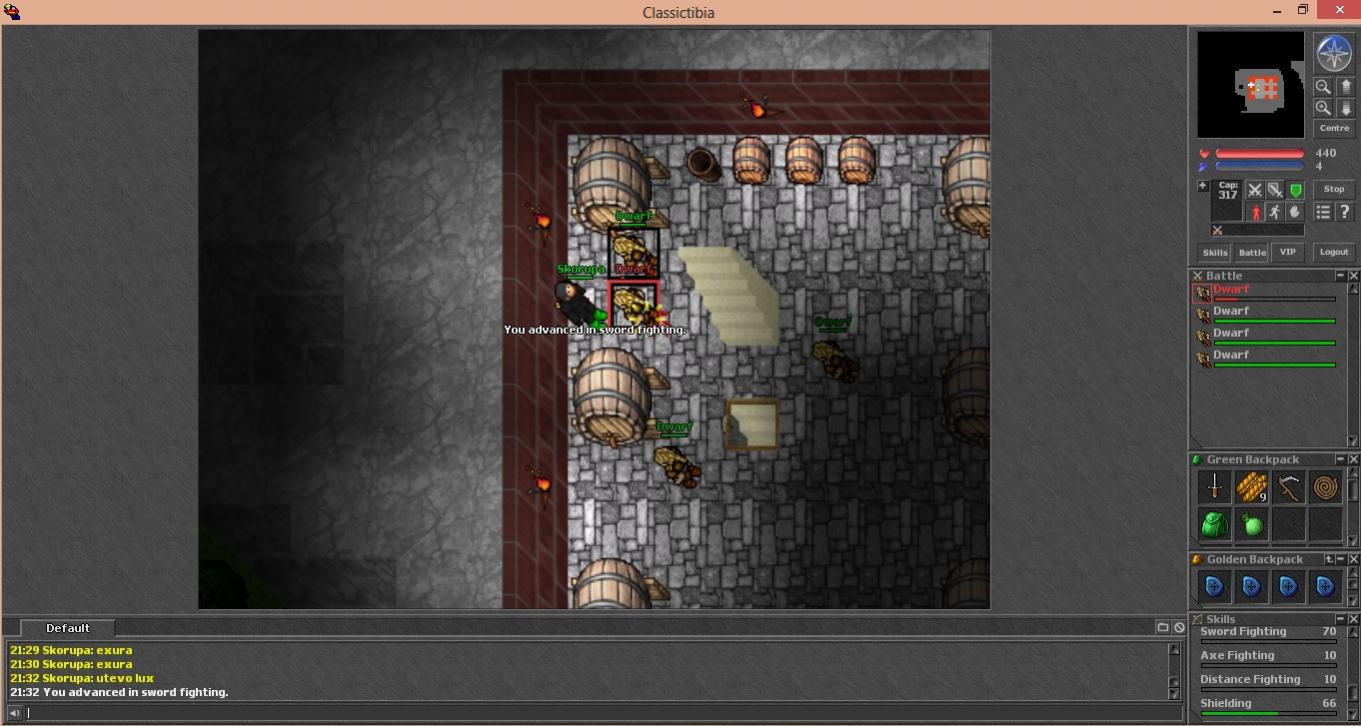The width and height of the screenshot is (1361, 726).
Task: Move the minimap up one floor
Action: (x=1346, y=87)
